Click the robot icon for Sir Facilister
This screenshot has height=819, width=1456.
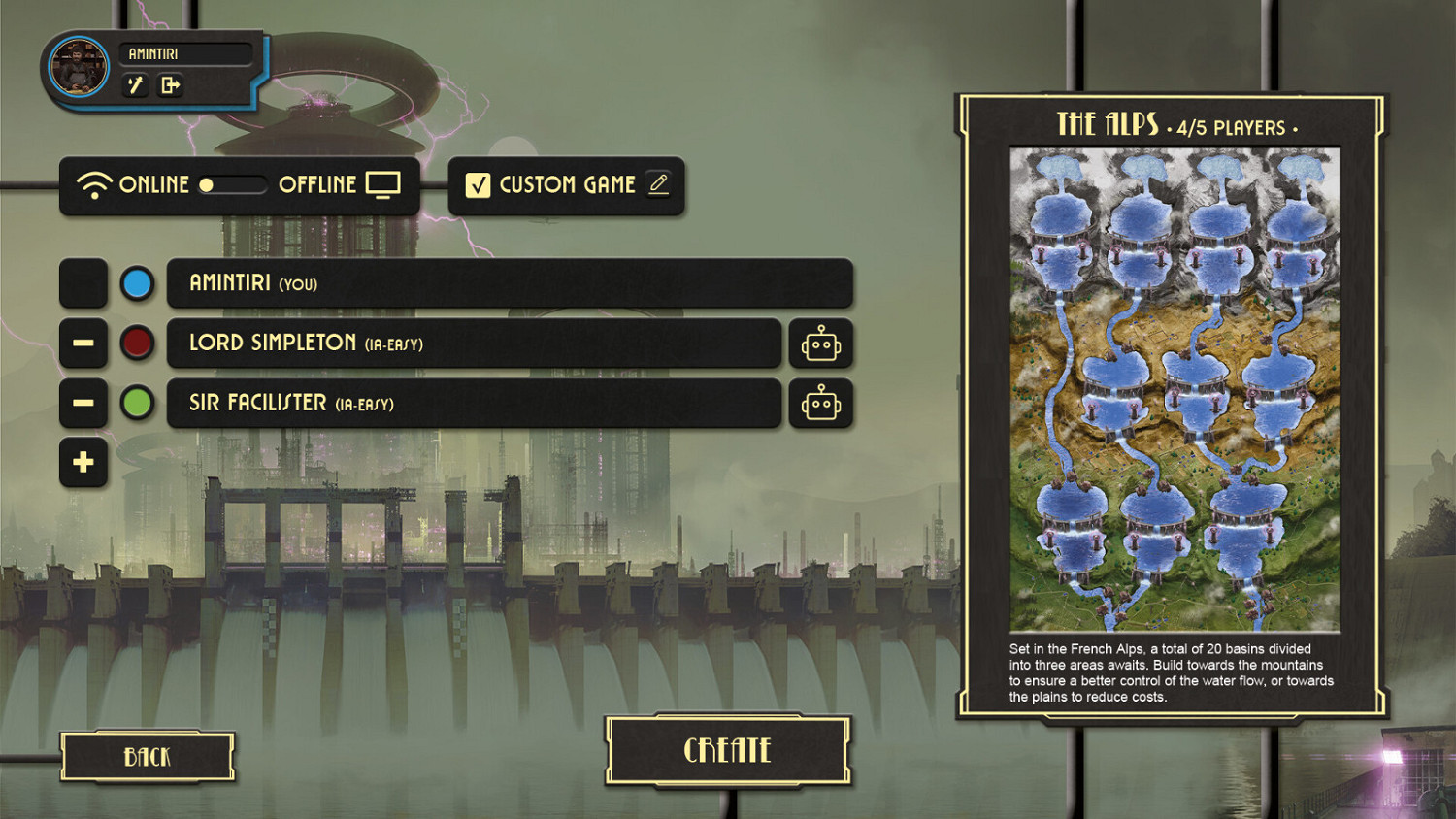(820, 404)
